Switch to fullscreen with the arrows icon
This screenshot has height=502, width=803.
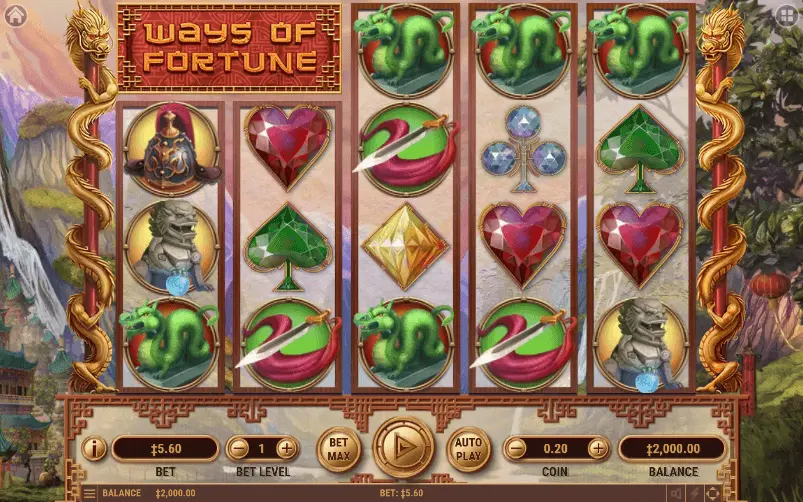(712, 493)
